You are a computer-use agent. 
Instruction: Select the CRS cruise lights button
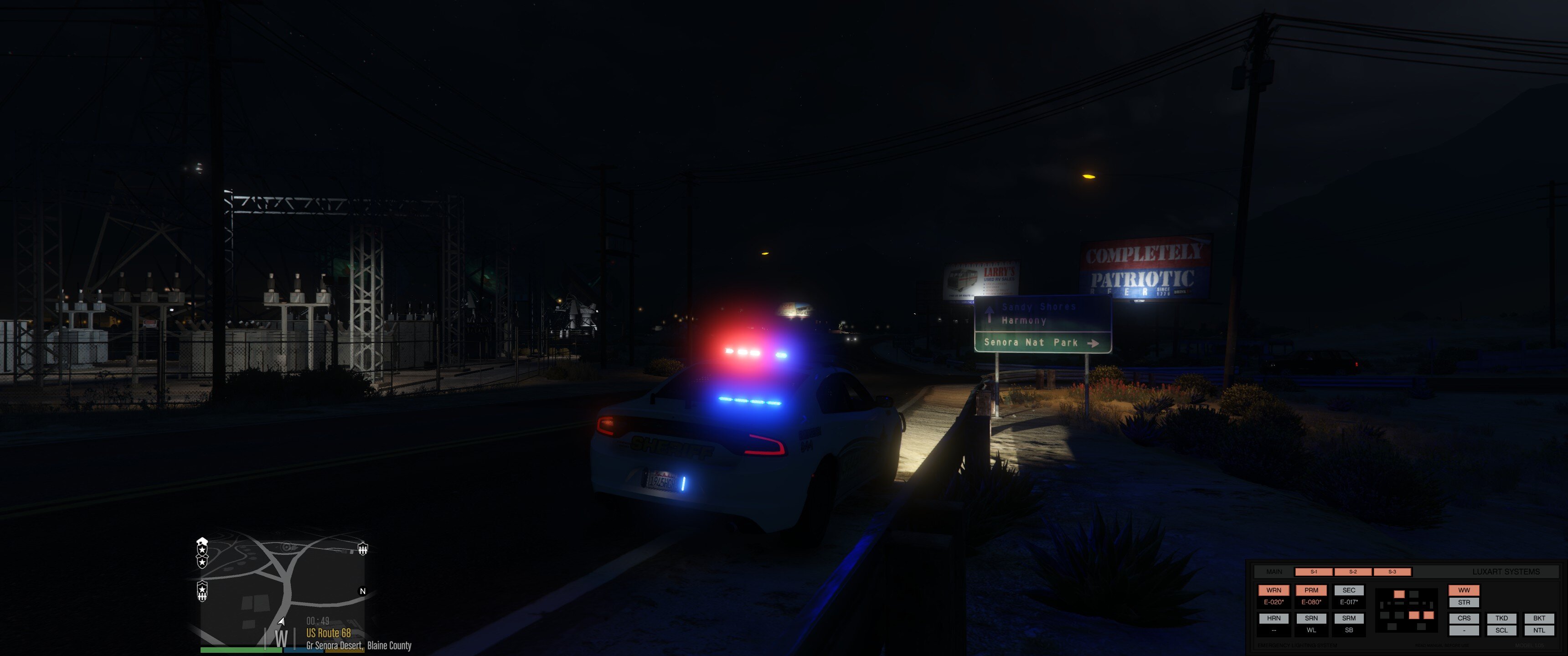[x=1464, y=618]
